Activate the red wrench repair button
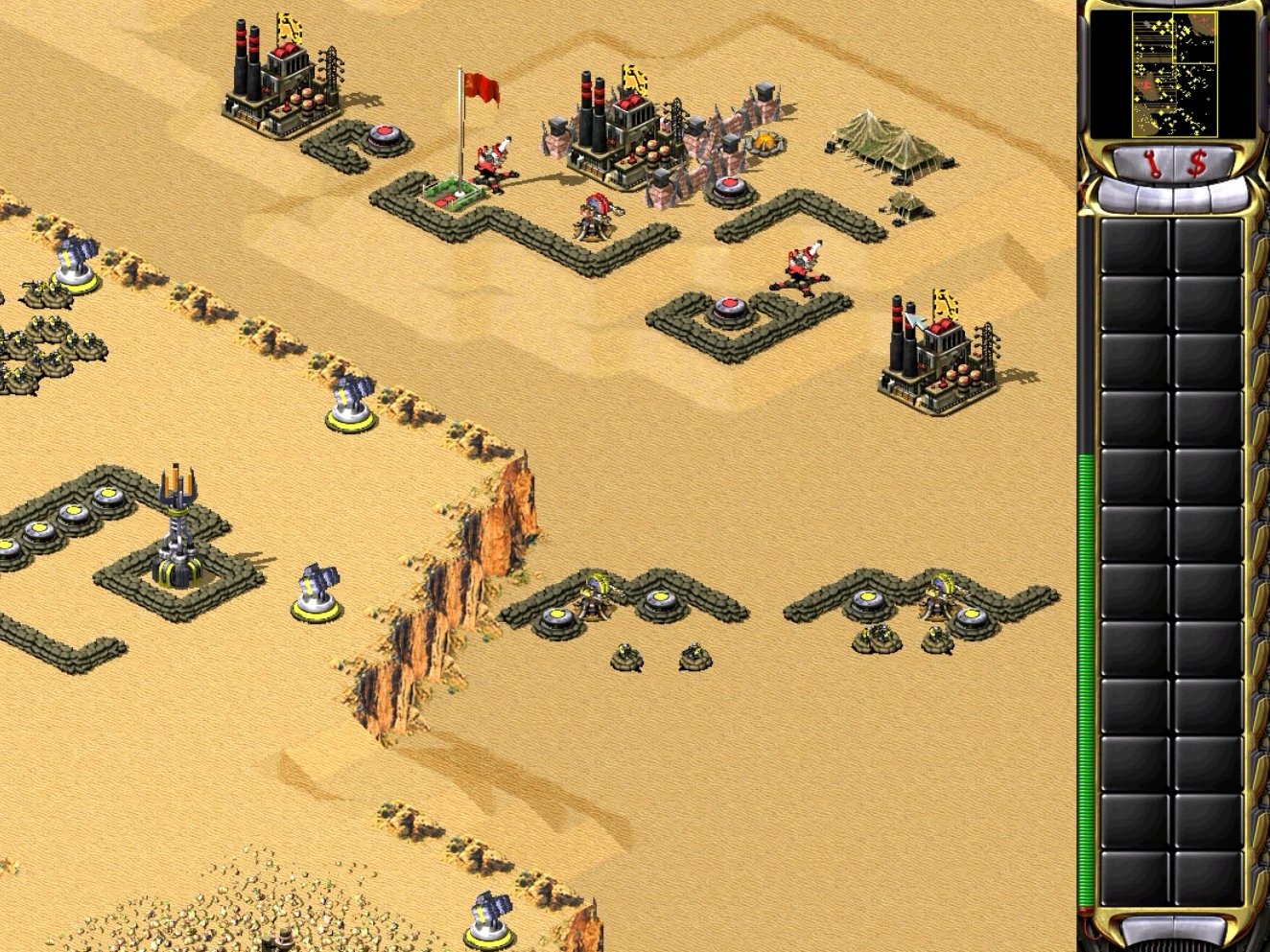 pos(1152,164)
